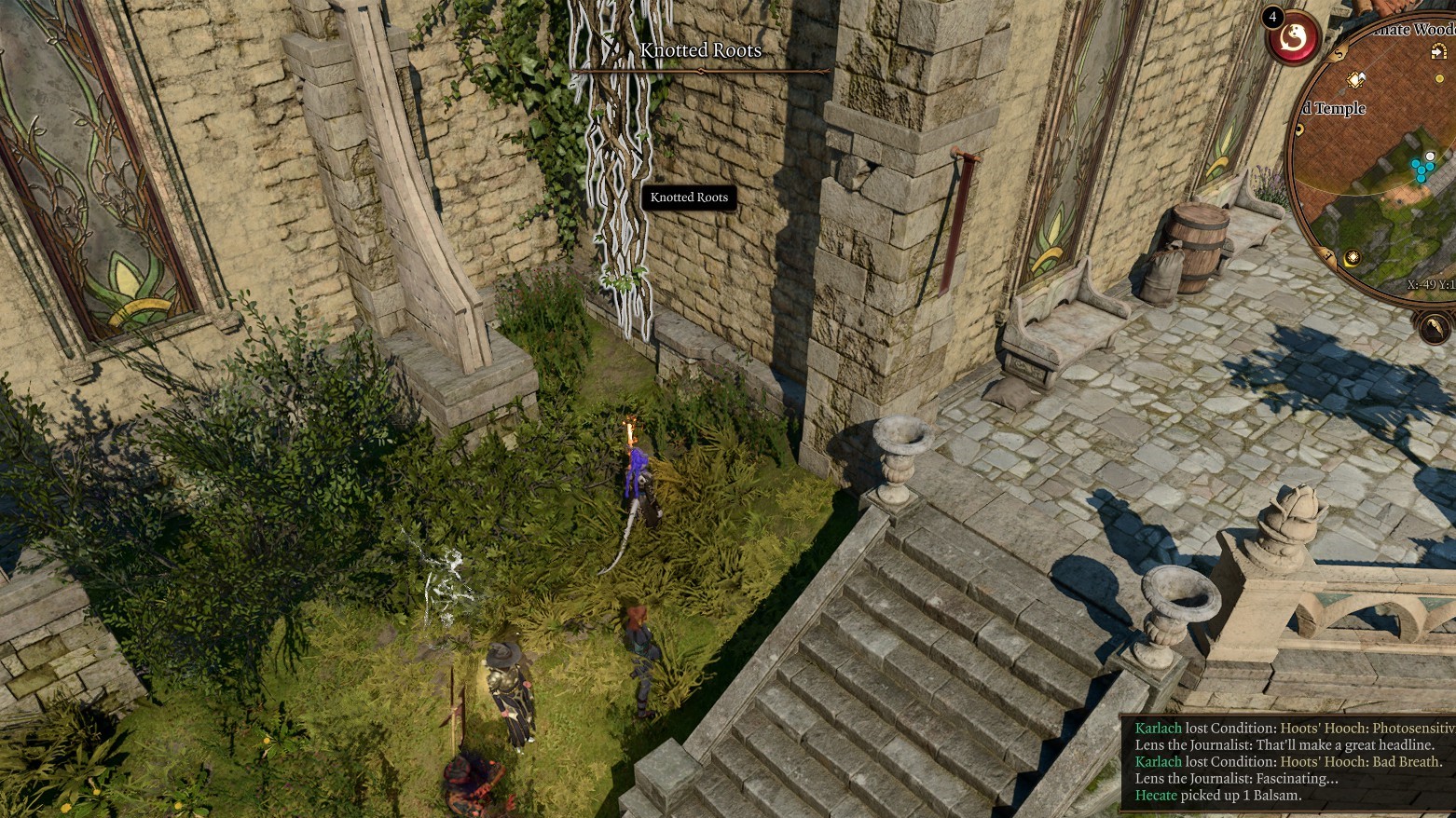The image size is (1456, 818).
Task: Click the waypoint marker on the minimap
Action: tap(1353, 80)
